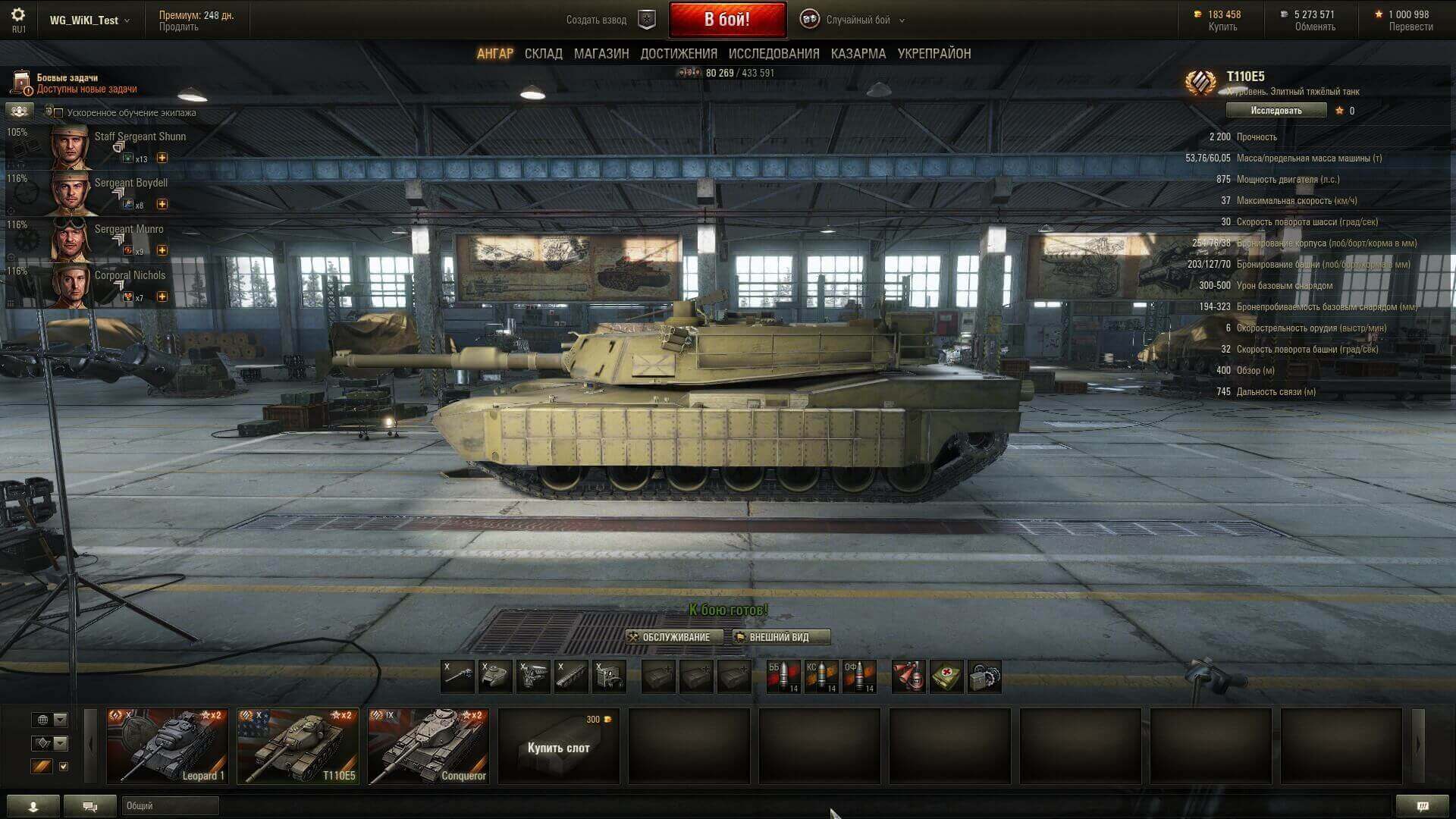This screenshot has width=1456, height=819.
Task: Switch to the УКРЕПРАЙОН tab
Action: click(x=934, y=54)
